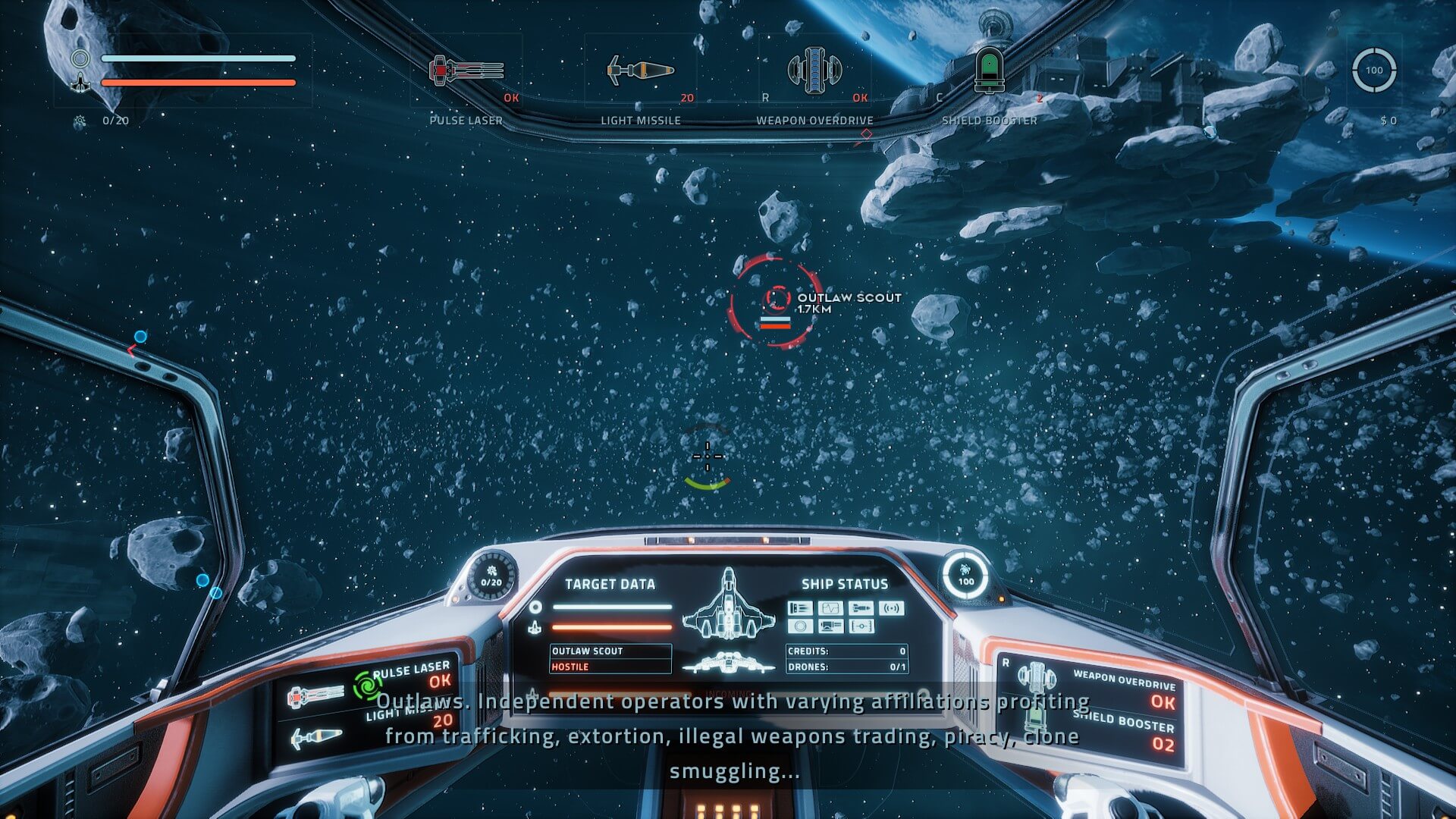
Task: Target the Outlaw Scout red marker
Action: point(776,301)
